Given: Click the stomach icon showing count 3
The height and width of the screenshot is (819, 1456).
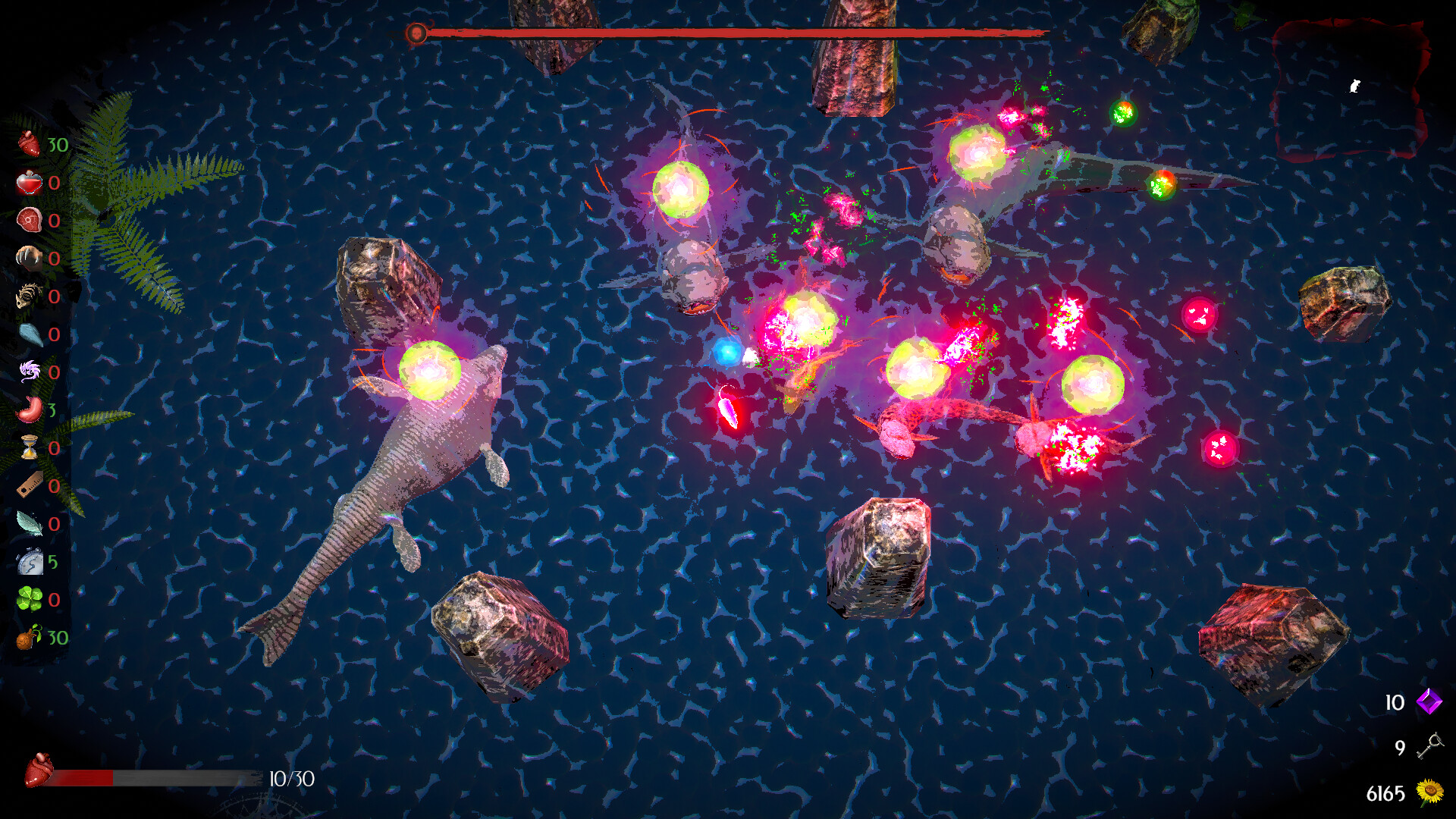Looking at the screenshot, I should click(29, 406).
